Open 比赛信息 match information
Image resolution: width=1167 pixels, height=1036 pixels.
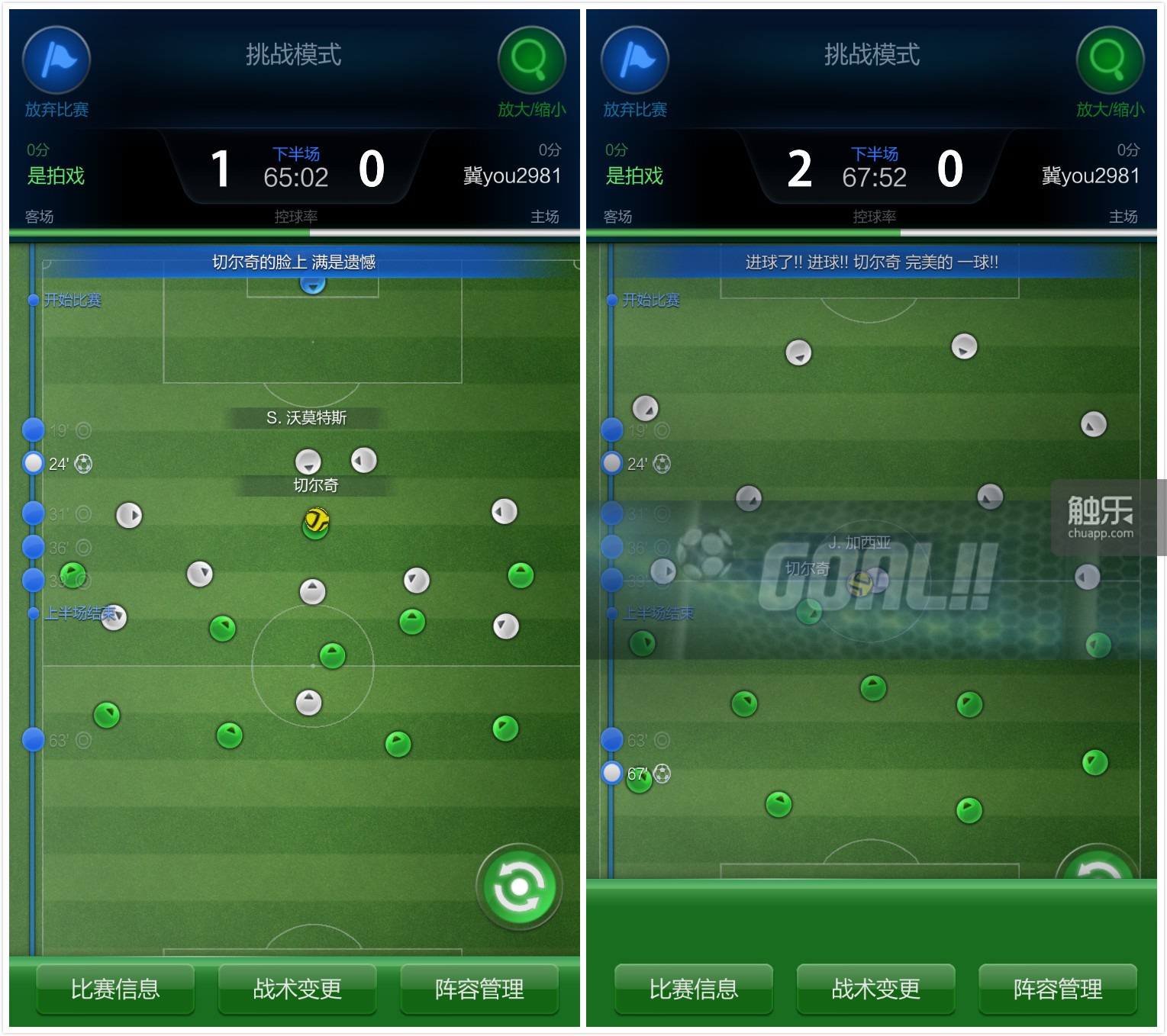click(114, 989)
